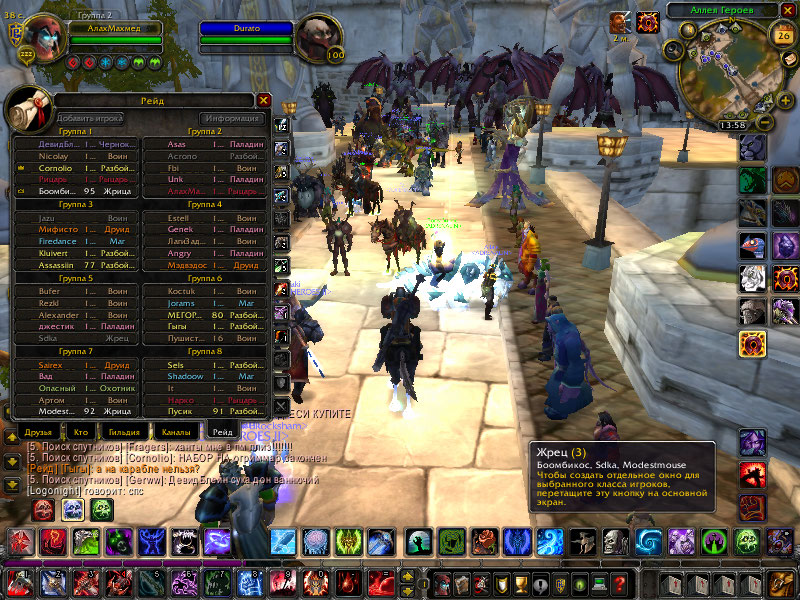Click the minimap tracking magnifier button
The image size is (800, 600).
point(675,50)
